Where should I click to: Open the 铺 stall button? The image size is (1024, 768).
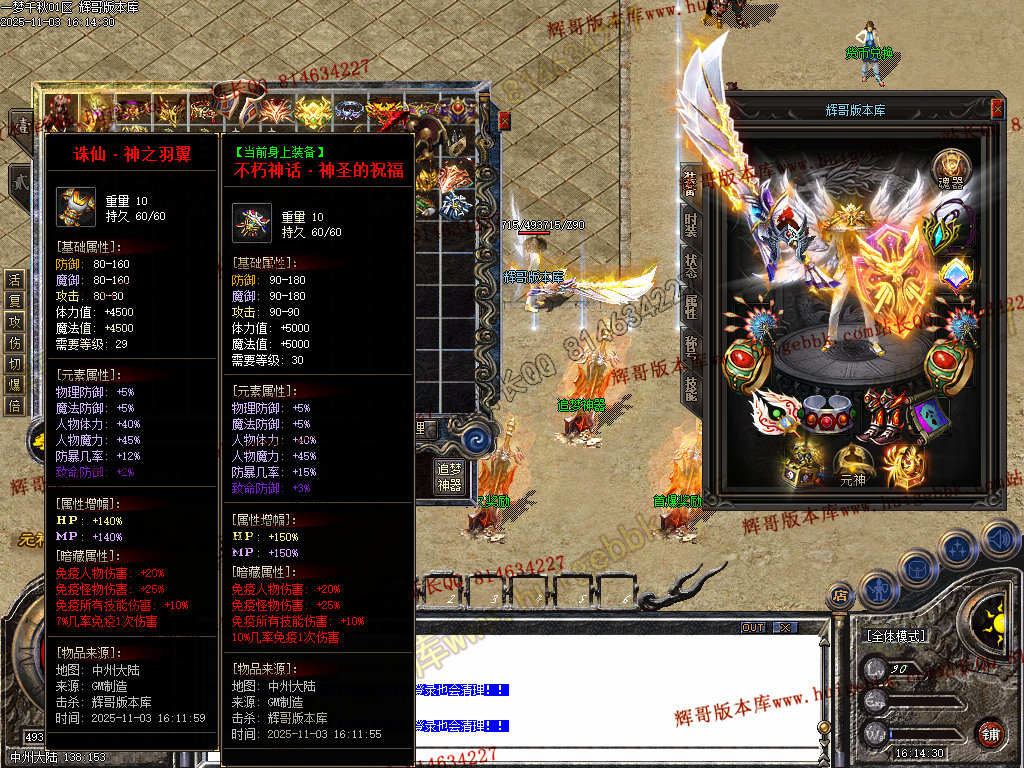(x=990, y=733)
